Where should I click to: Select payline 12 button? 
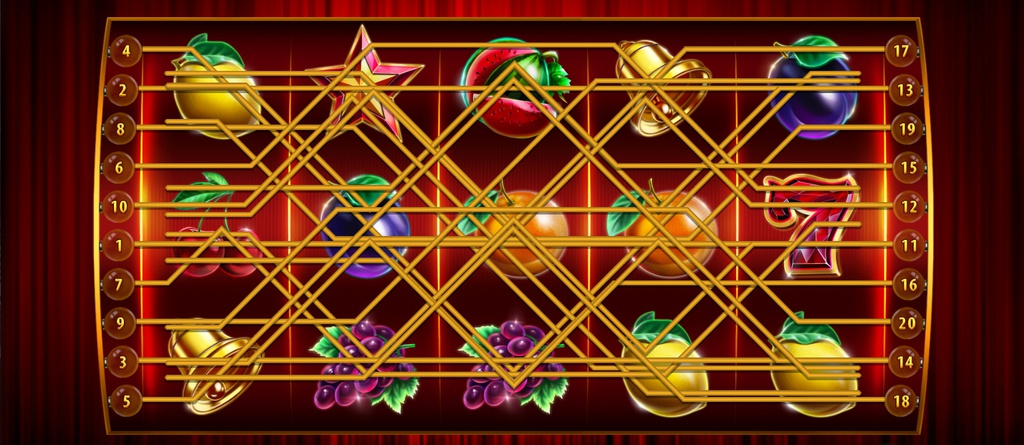tap(908, 207)
